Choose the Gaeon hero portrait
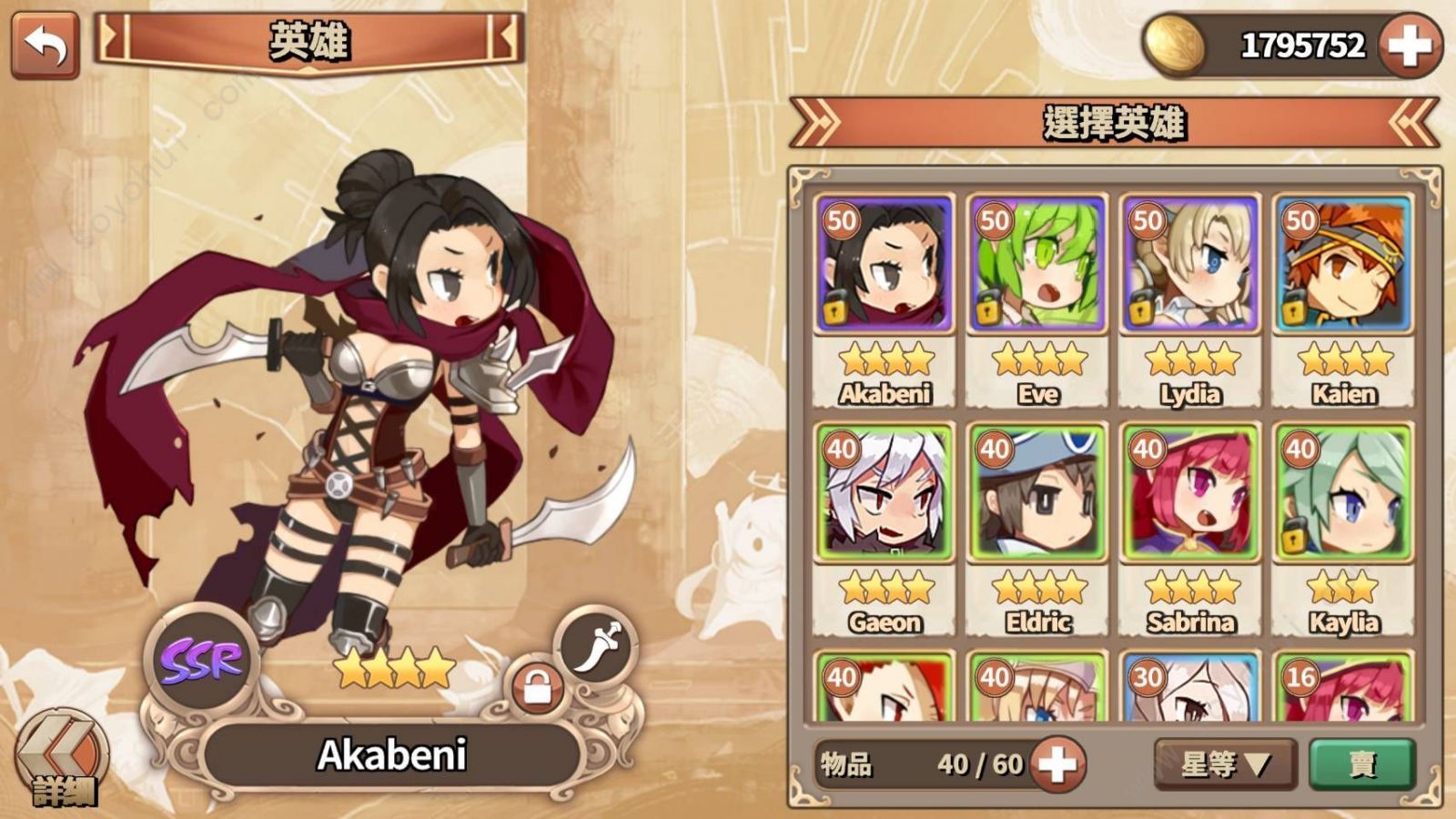This screenshot has width=1456, height=819. [885, 492]
